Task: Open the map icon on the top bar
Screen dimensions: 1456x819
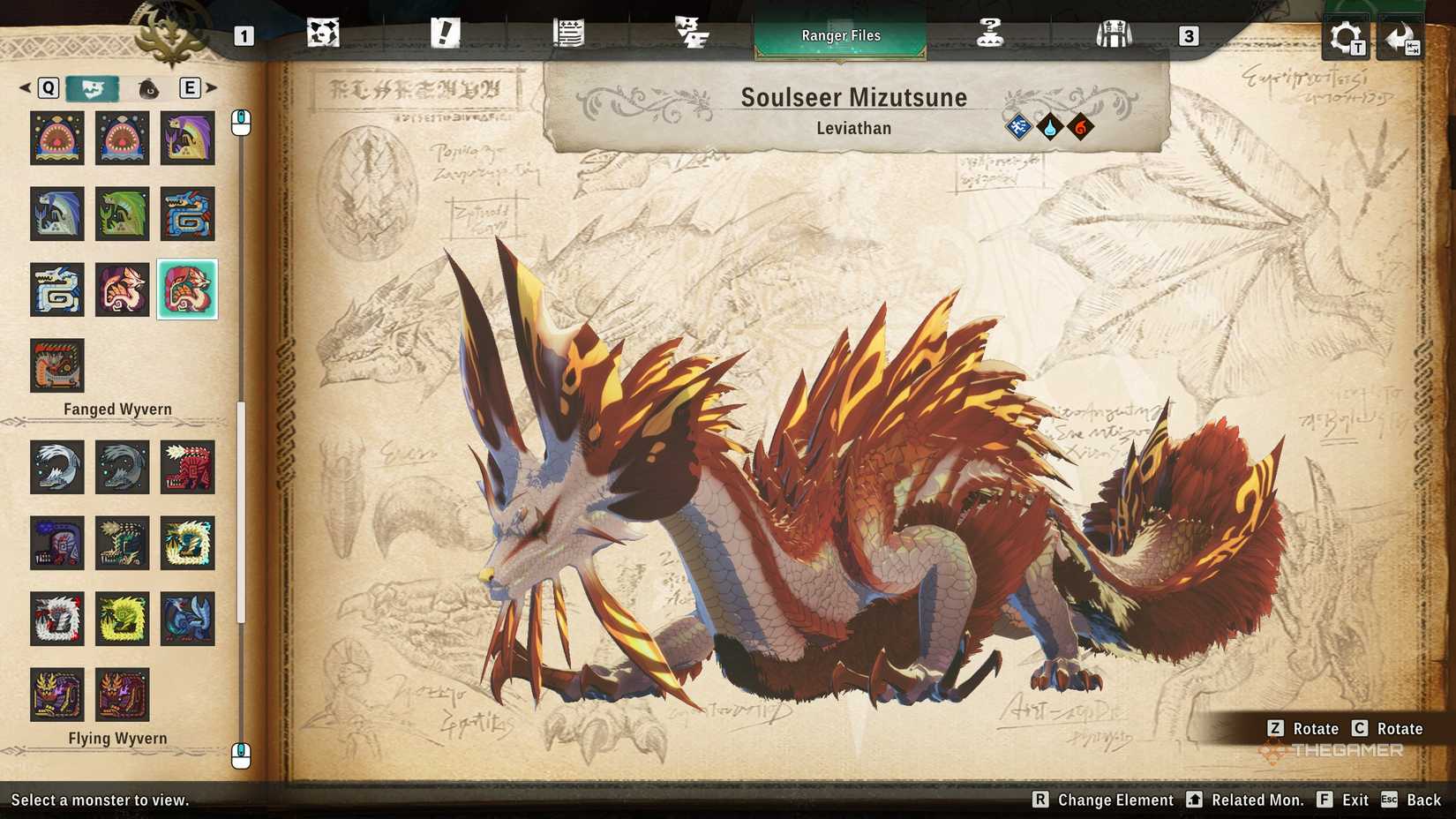Action: [324, 33]
